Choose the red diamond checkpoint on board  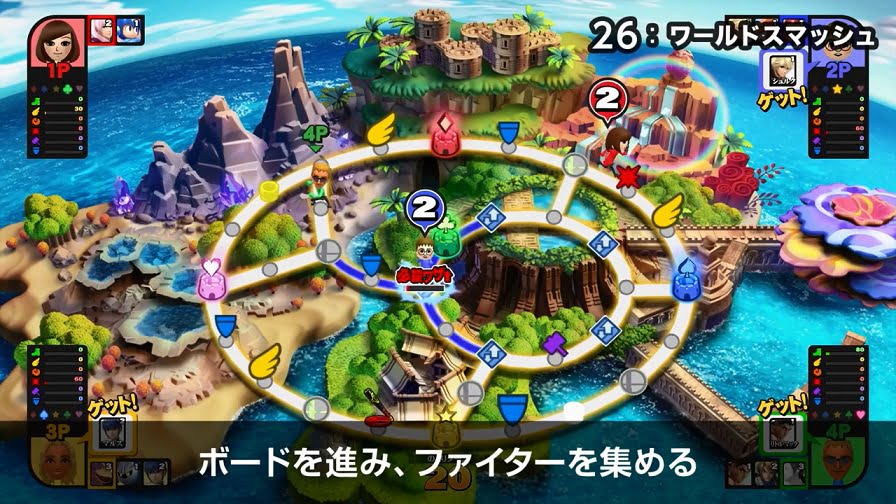click(444, 135)
